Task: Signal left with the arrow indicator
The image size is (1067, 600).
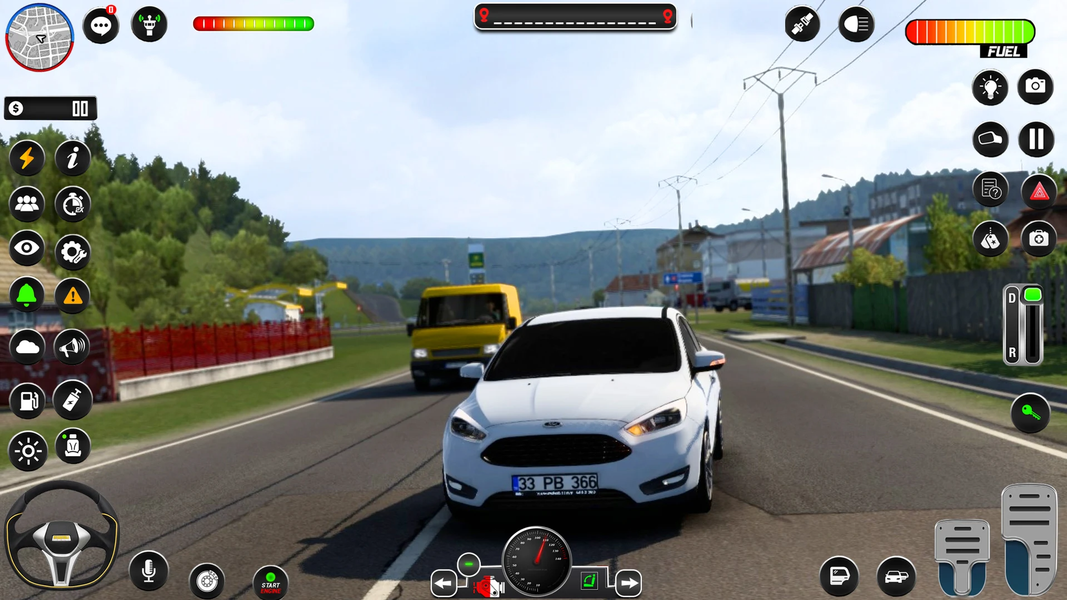Action: [444, 583]
